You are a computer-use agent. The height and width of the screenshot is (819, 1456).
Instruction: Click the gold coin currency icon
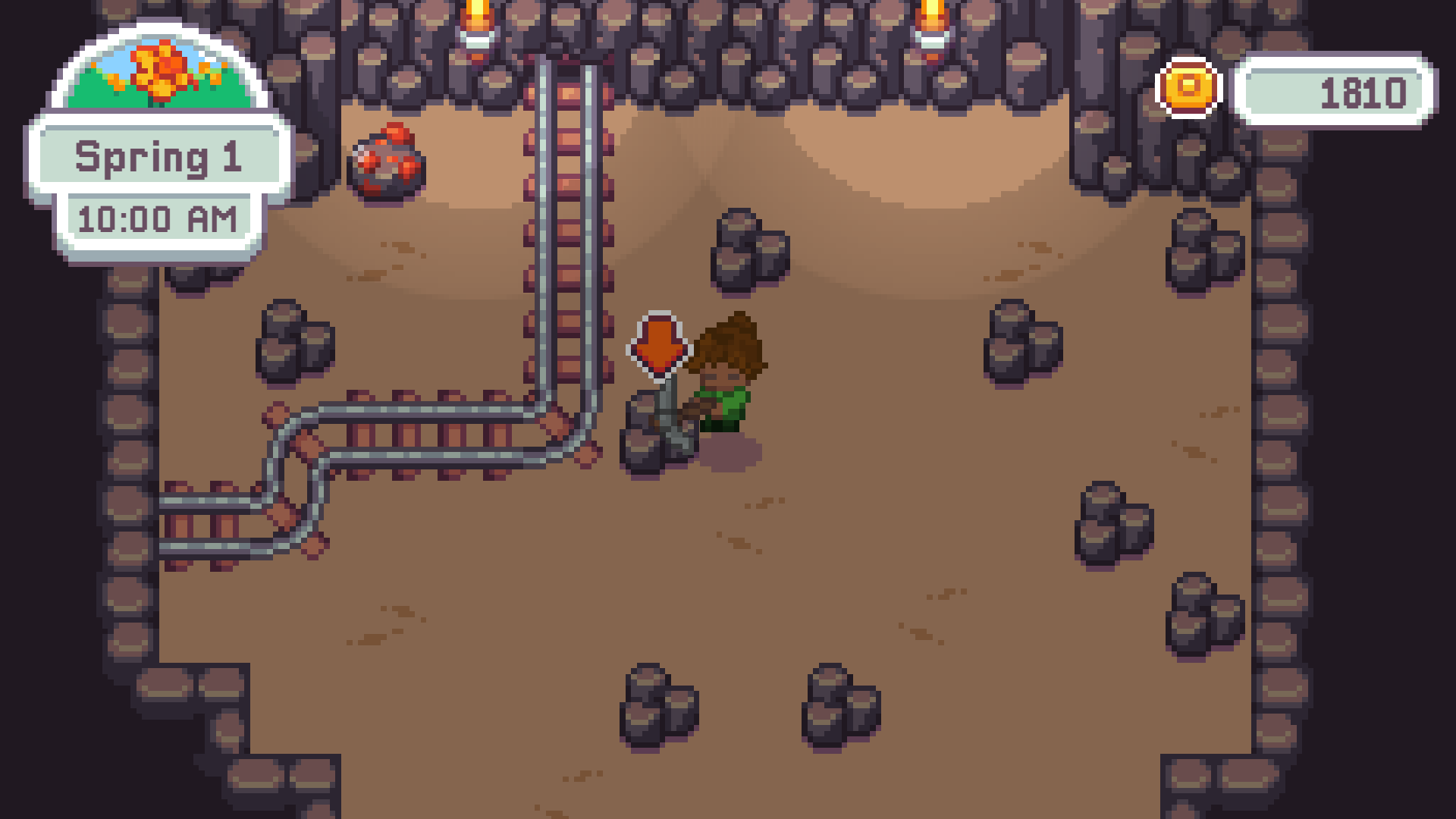point(1188,89)
